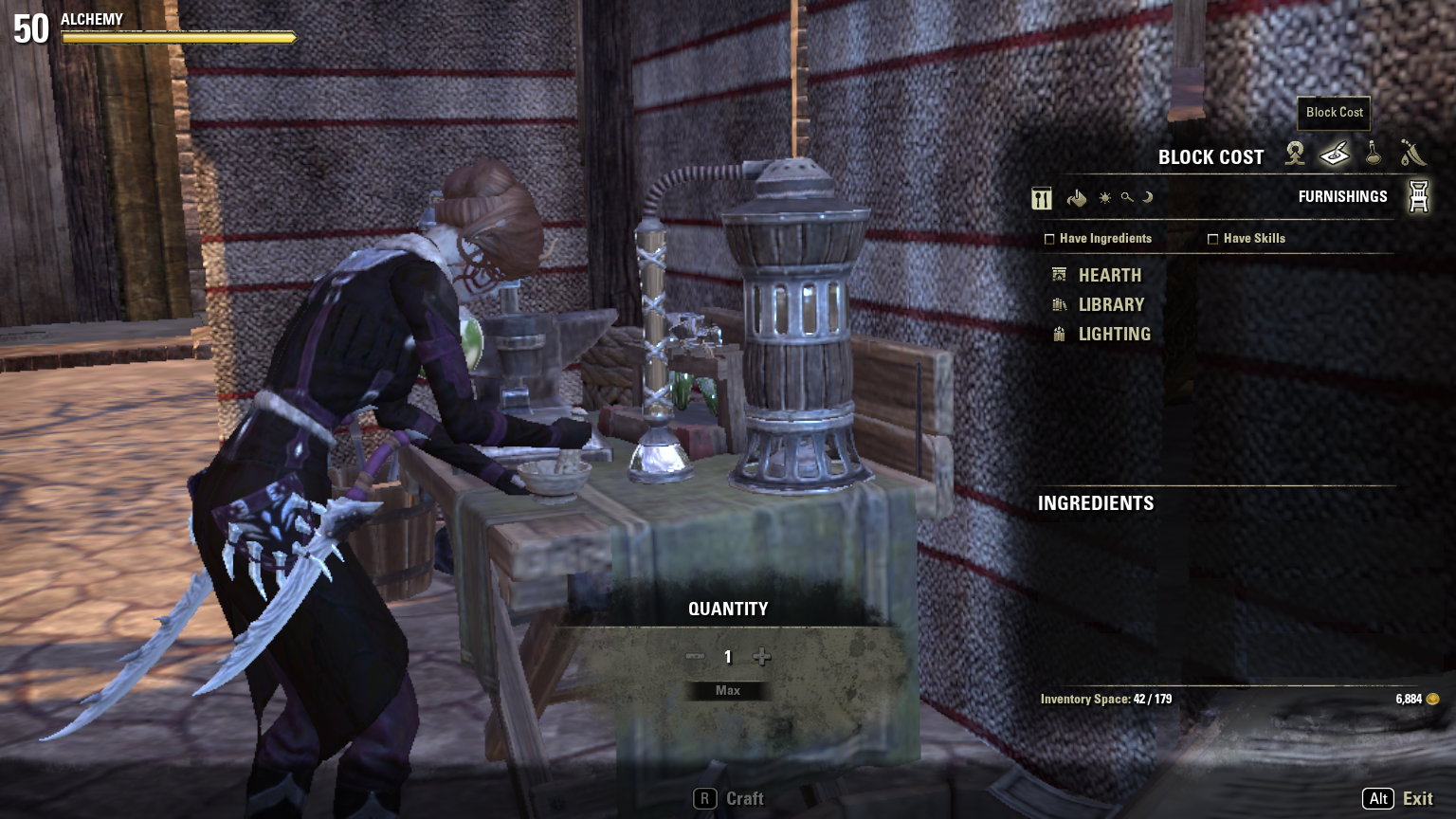Choose the magnifying glass filter icon
The height and width of the screenshot is (819, 1456).
coord(1126,198)
